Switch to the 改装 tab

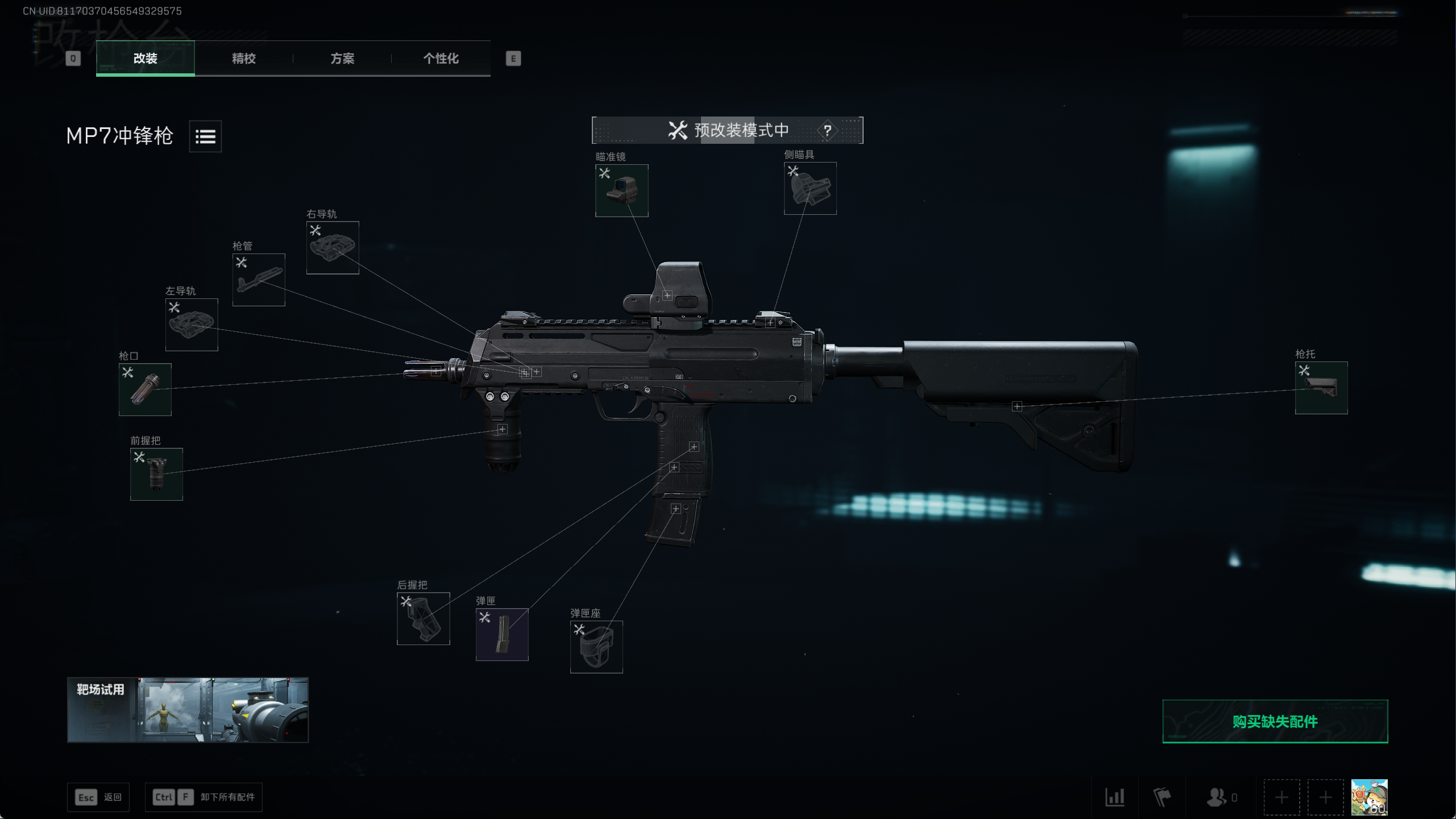(145, 58)
